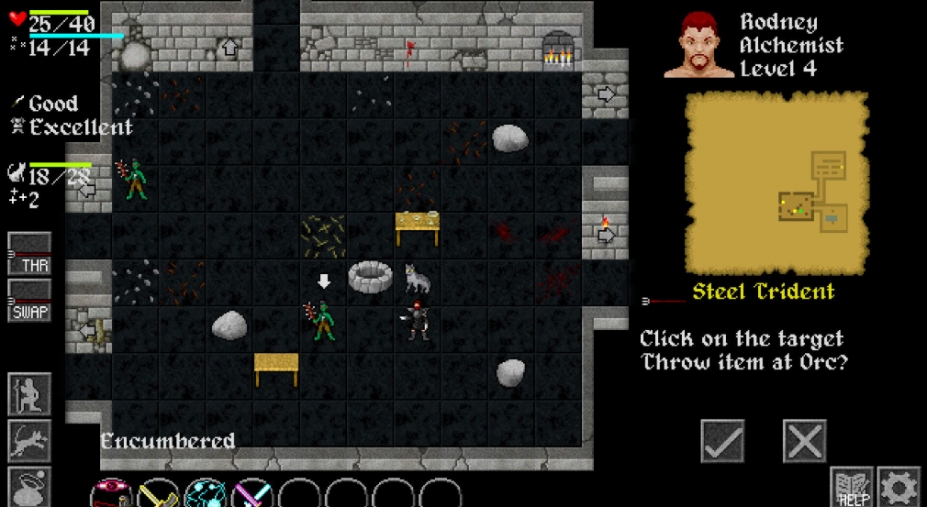Open the parchment dungeon minimap
This screenshot has height=507, width=927.
coord(776,183)
